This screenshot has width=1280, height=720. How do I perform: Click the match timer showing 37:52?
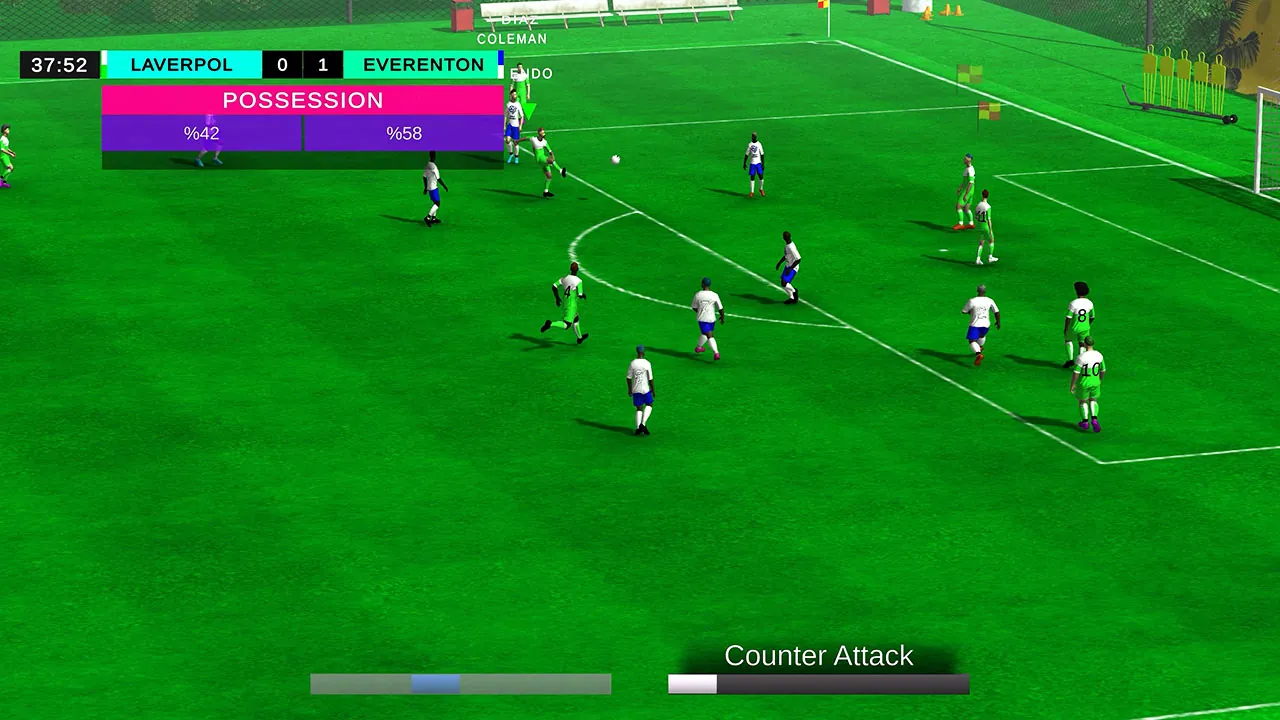[59, 64]
